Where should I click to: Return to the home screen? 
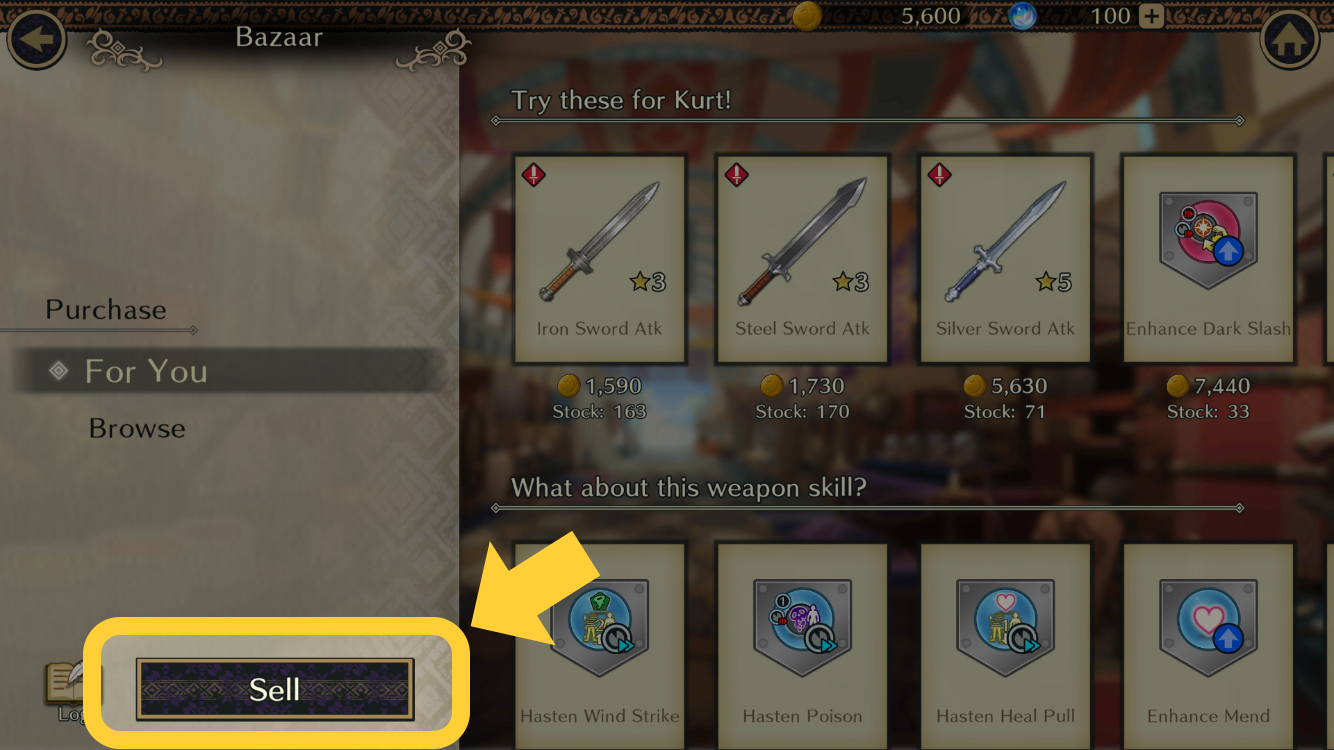pyautogui.click(x=1291, y=40)
